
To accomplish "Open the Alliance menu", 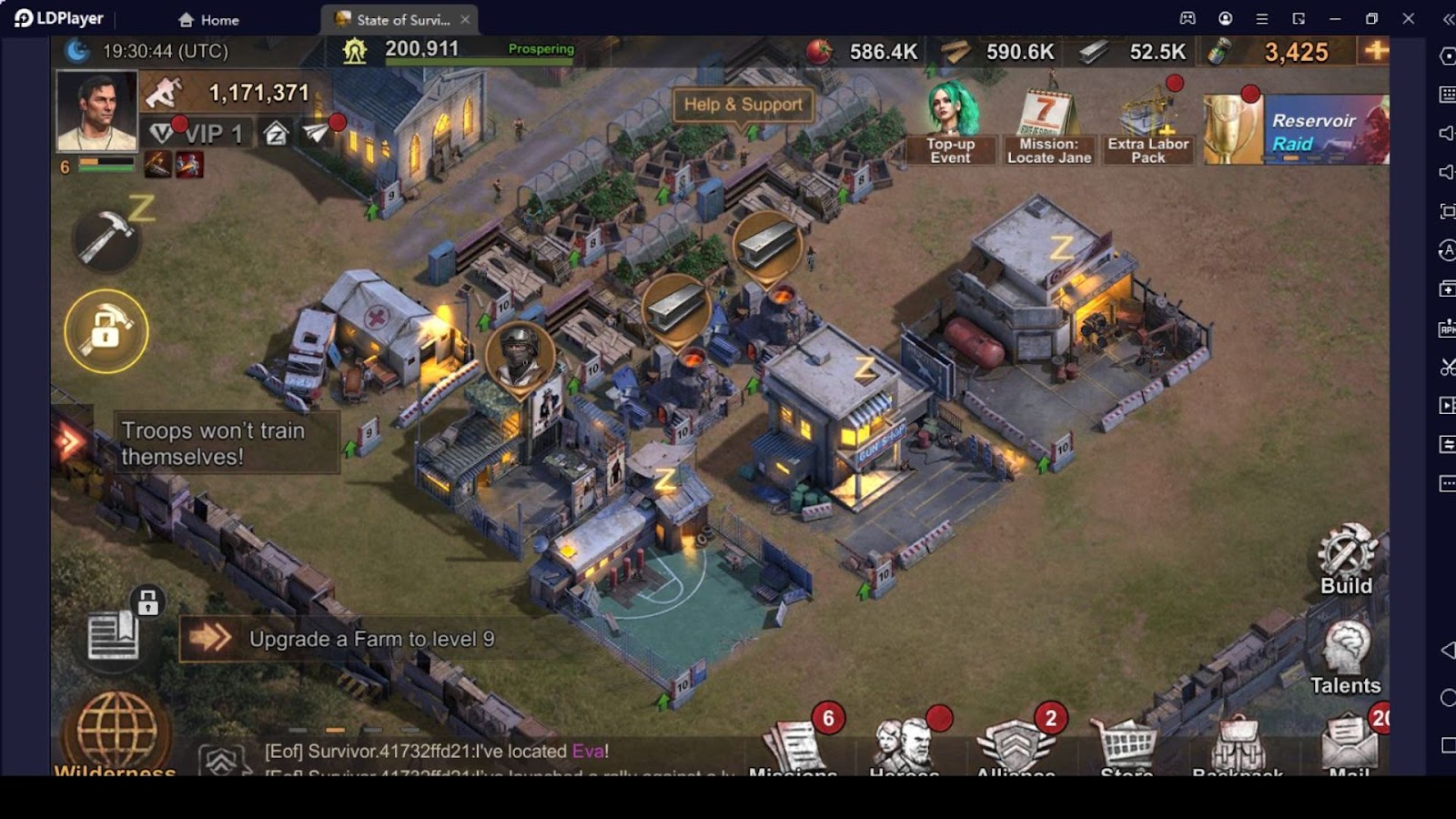I will point(1016,744).
